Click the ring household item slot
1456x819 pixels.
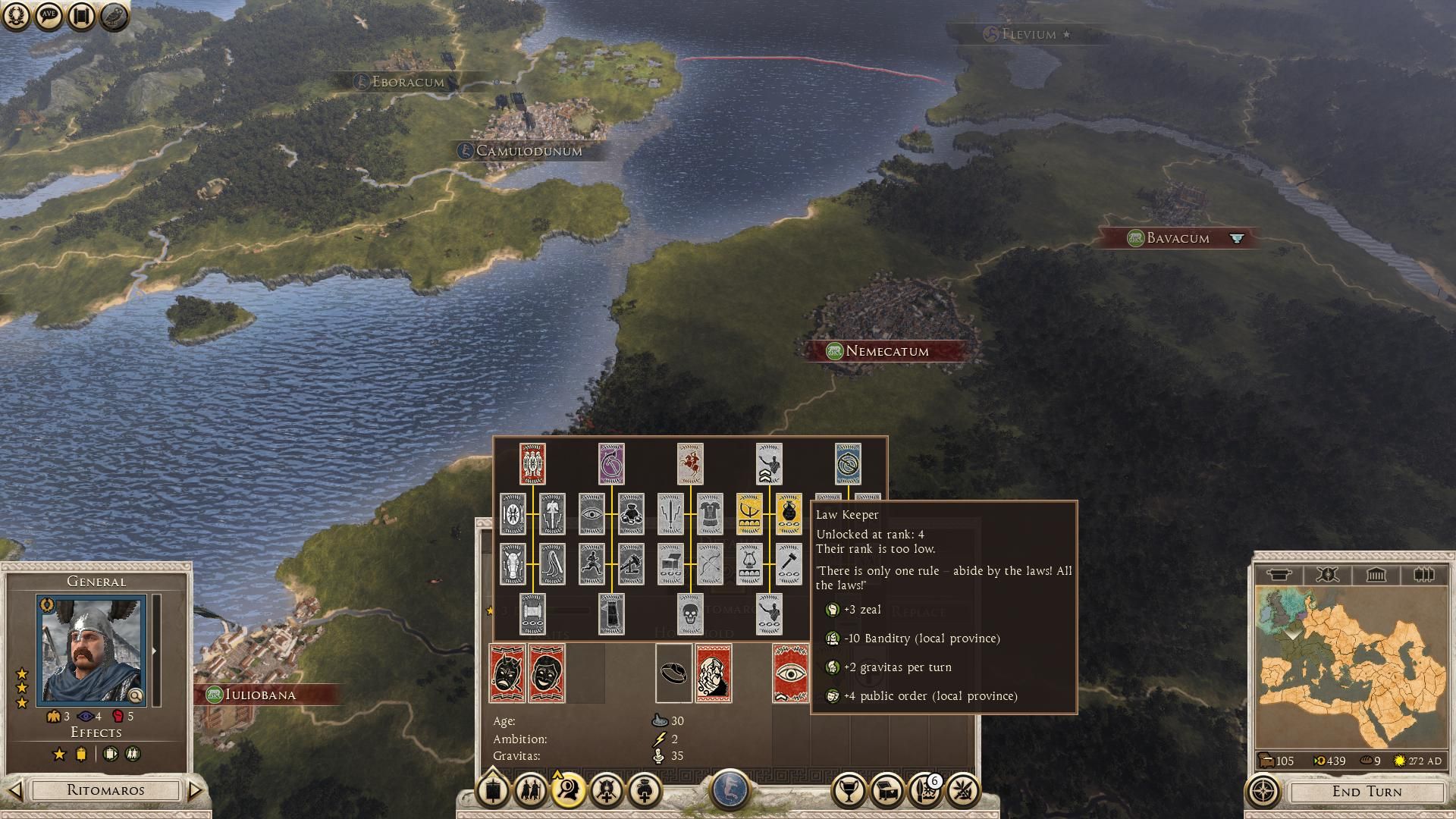click(x=673, y=673)
